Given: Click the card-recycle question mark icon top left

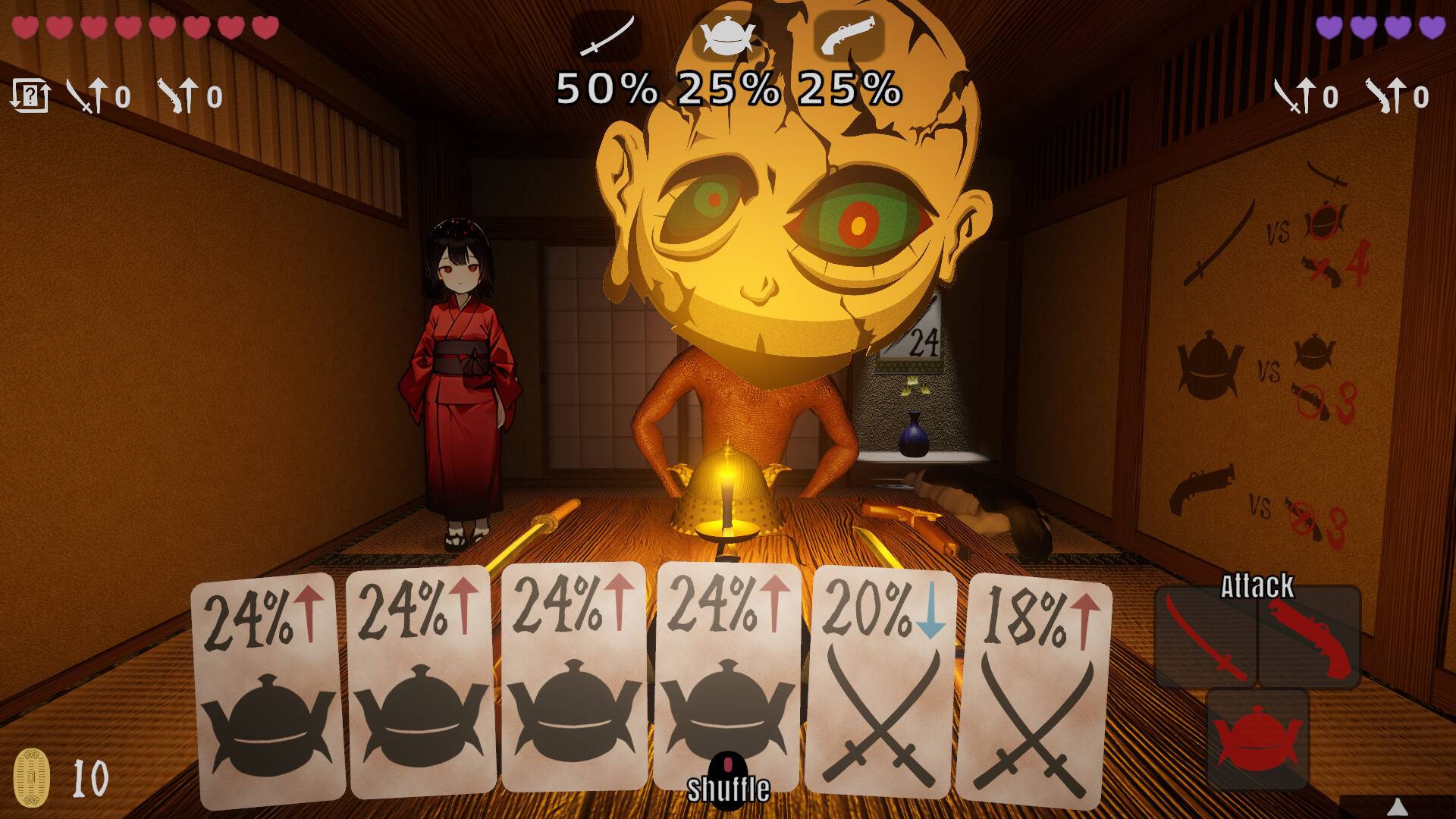Looking at the screenshot, I should 32,95.
